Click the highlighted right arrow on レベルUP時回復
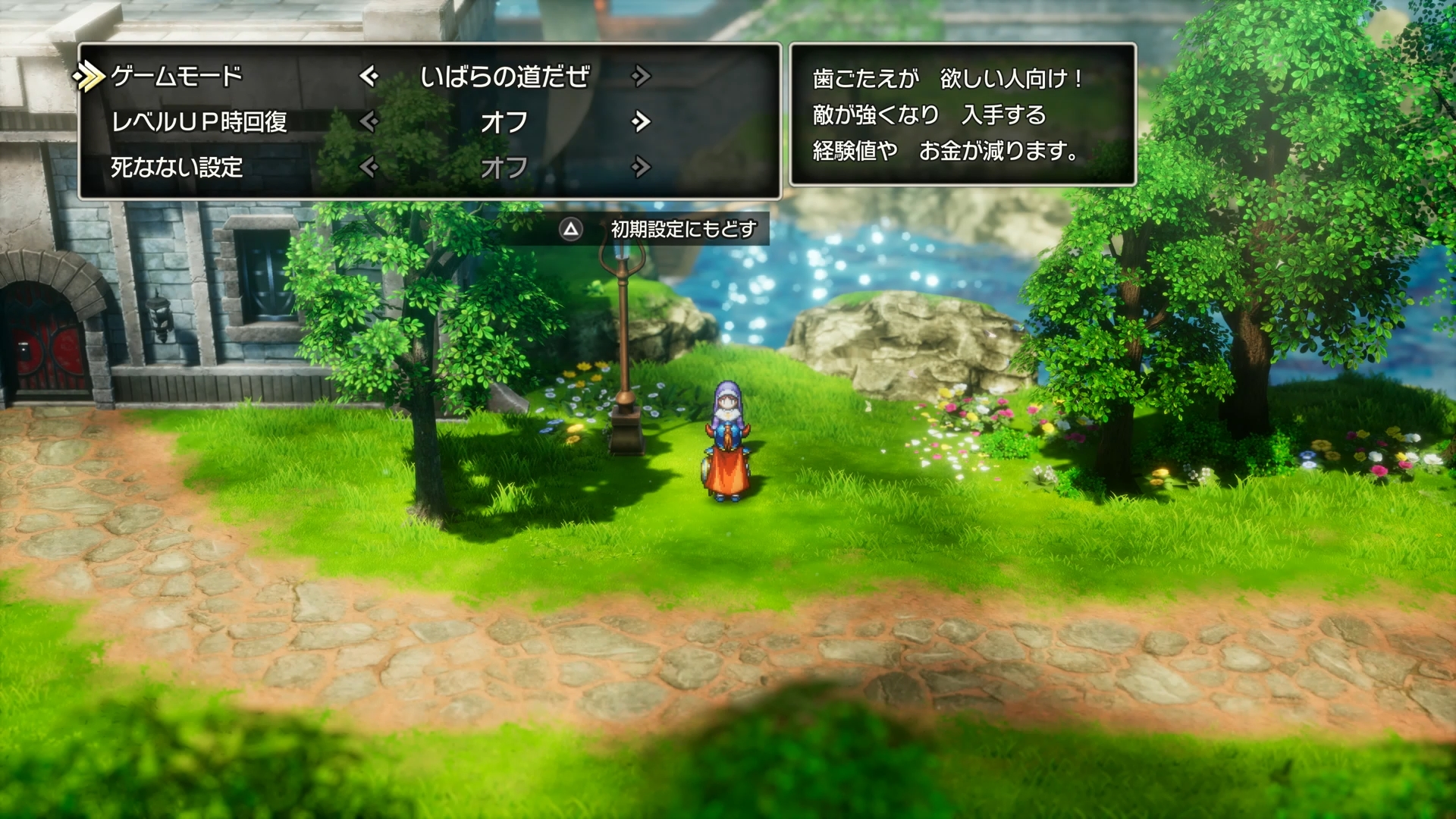Image resolution: width=1456 pixels, height=819 pixels. 641,121
